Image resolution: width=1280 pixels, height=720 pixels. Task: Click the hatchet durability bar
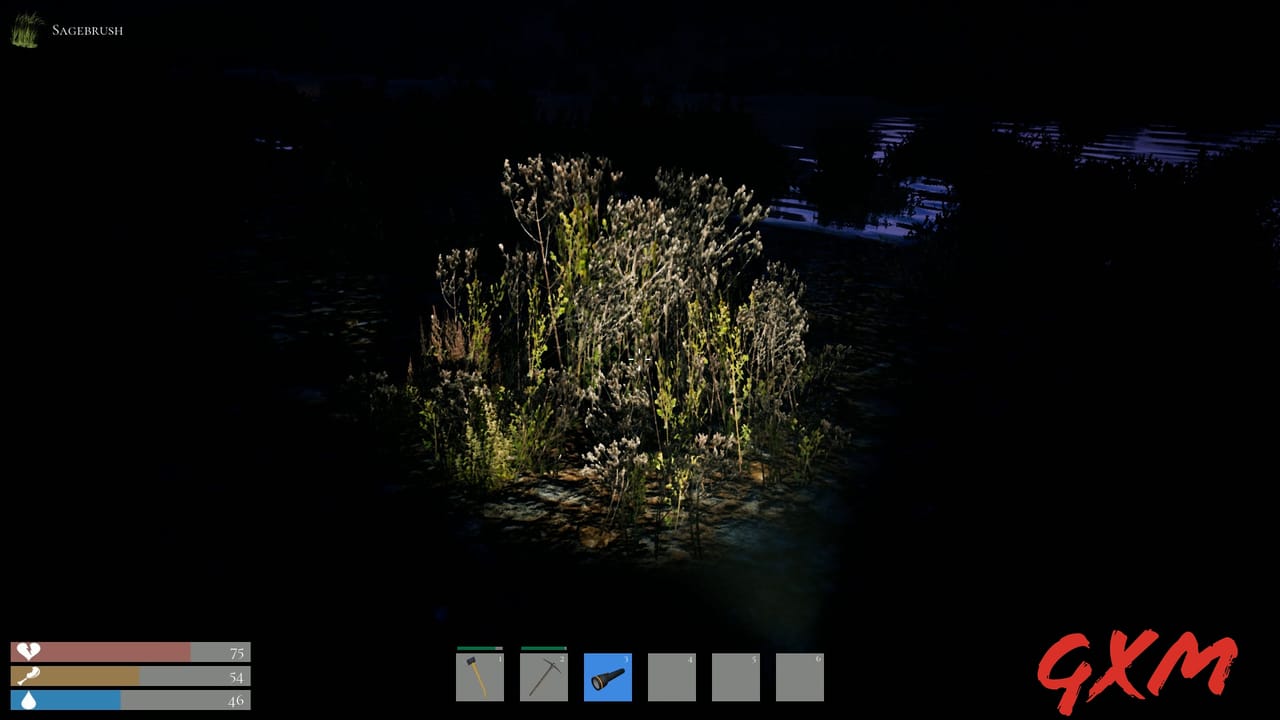480,650
